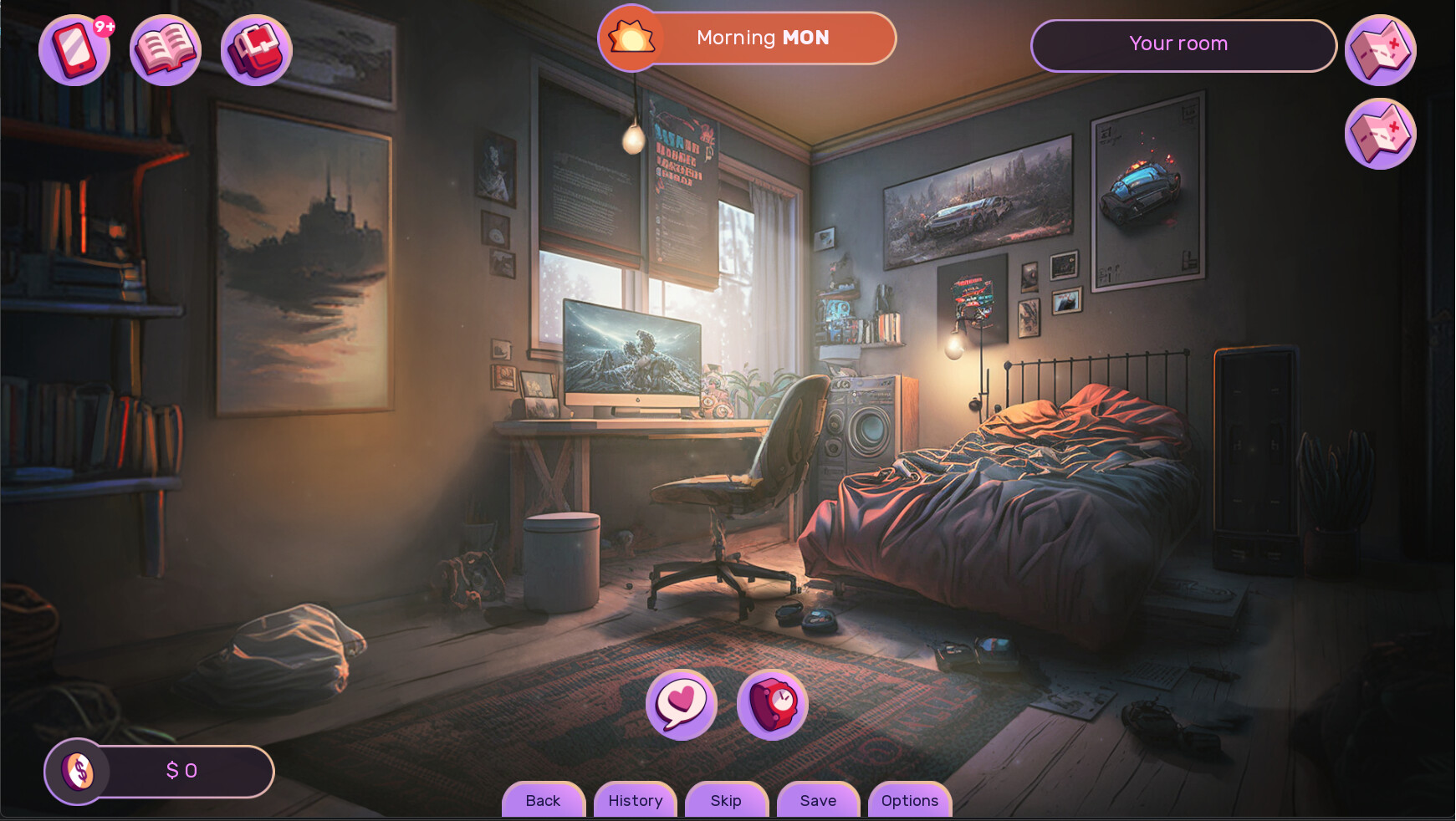Open the Options menu
The width and height of the screenshot is (1456, 821).
tap(909, 800)
